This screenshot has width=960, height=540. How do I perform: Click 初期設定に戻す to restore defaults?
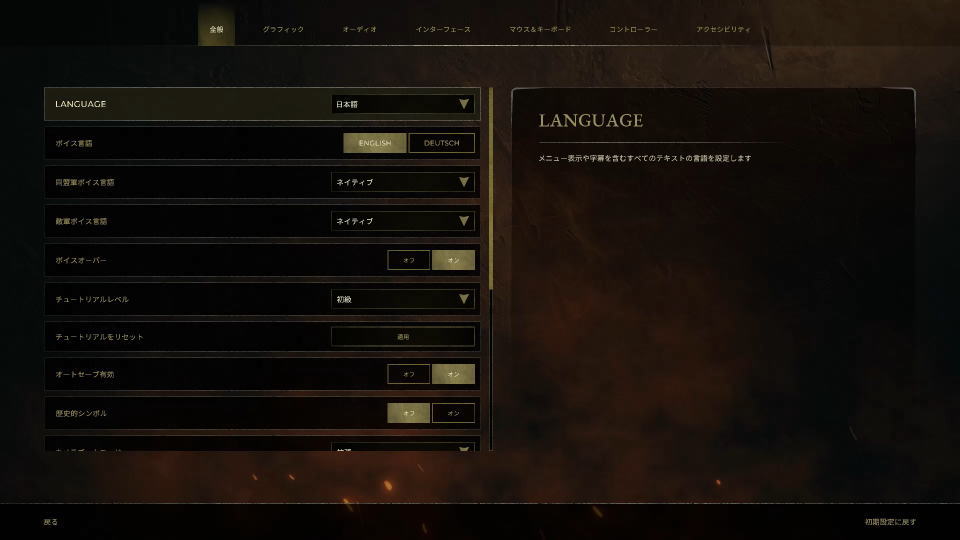pos(890,522)
